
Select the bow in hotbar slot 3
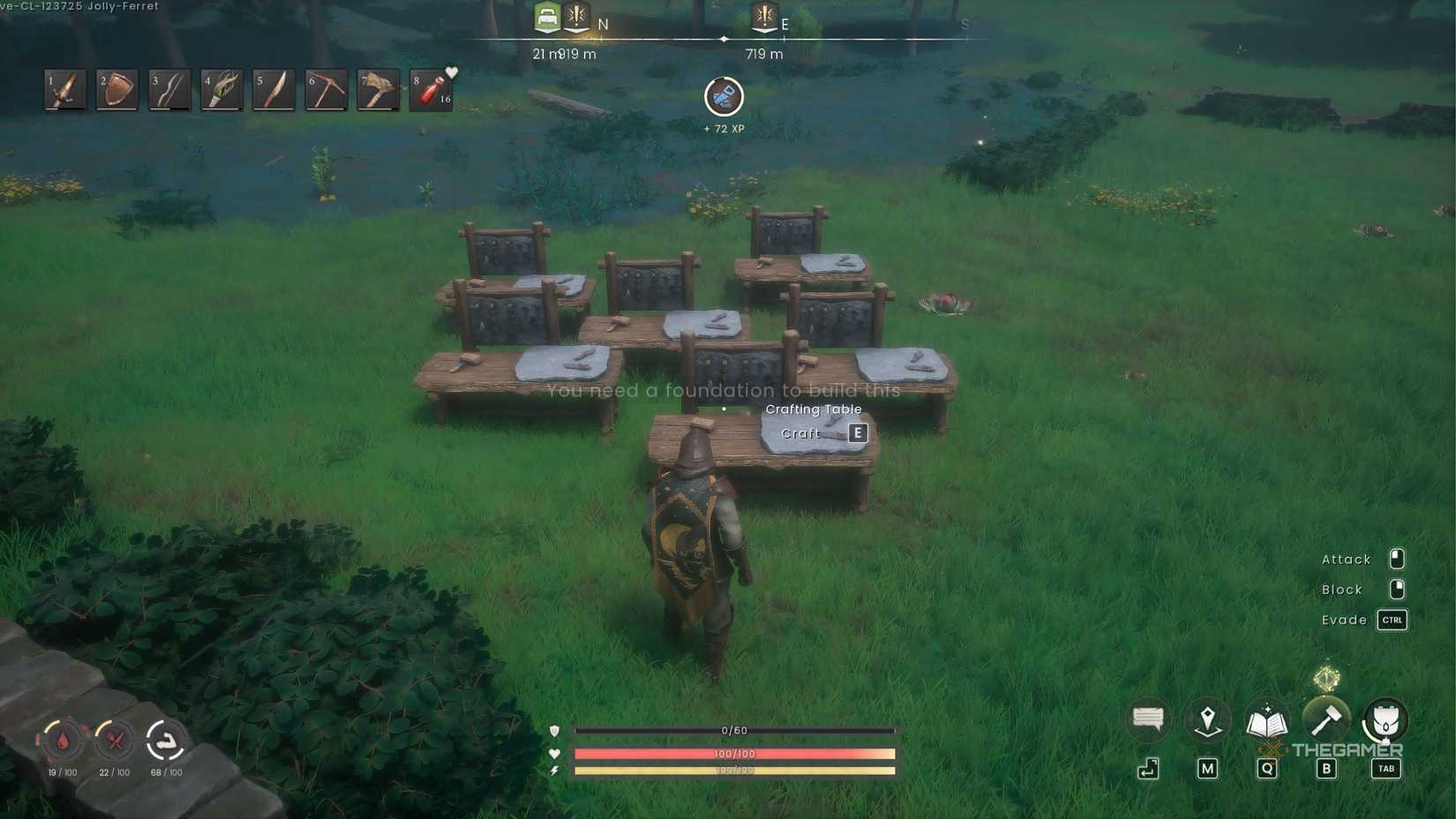coord(169,88)
